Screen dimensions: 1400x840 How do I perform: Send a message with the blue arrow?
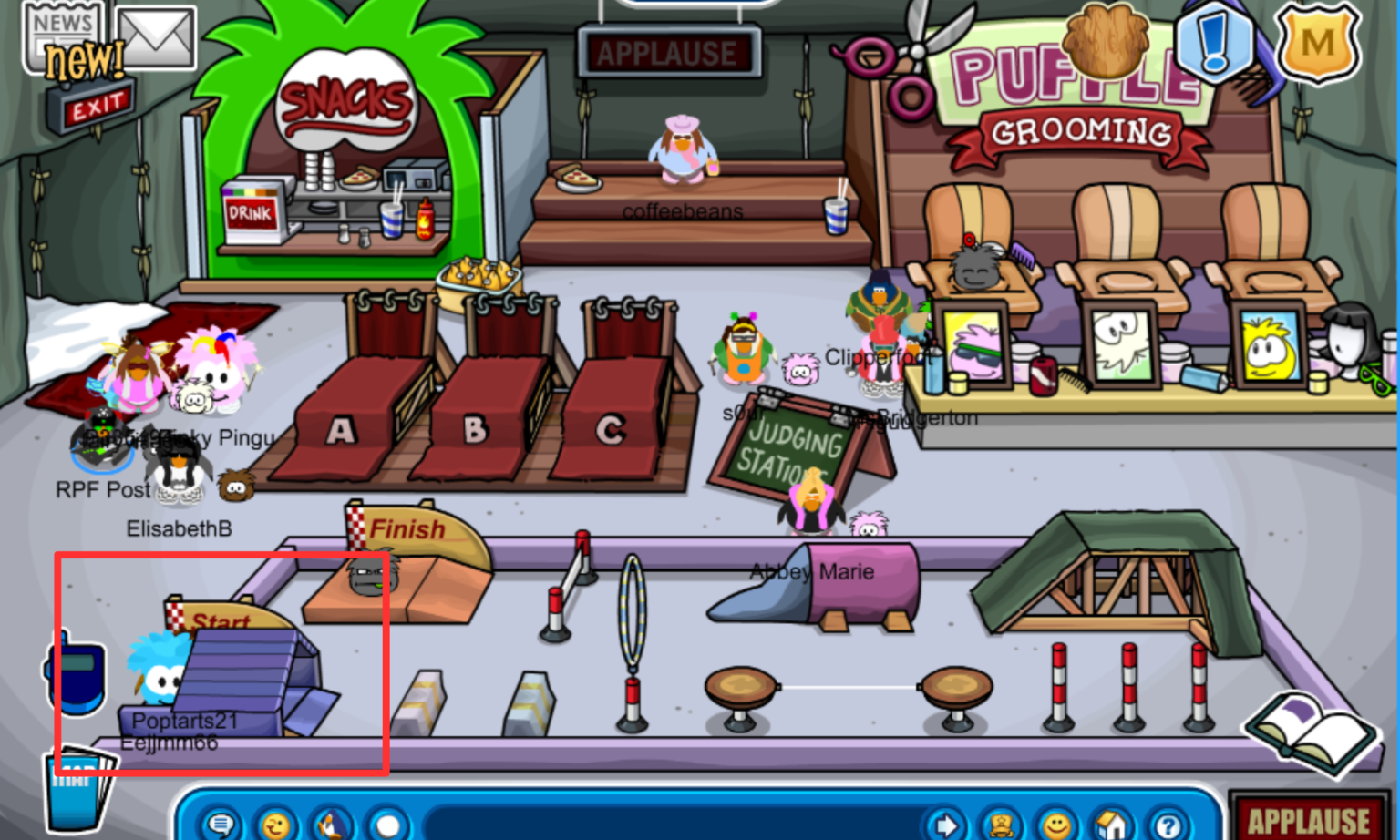tap(946, 825)
